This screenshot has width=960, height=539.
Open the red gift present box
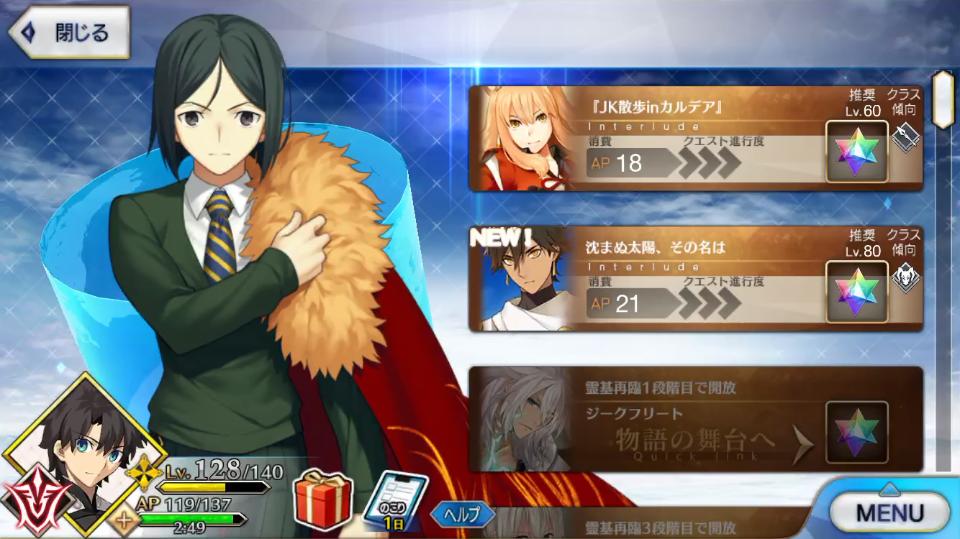(322, 496)
